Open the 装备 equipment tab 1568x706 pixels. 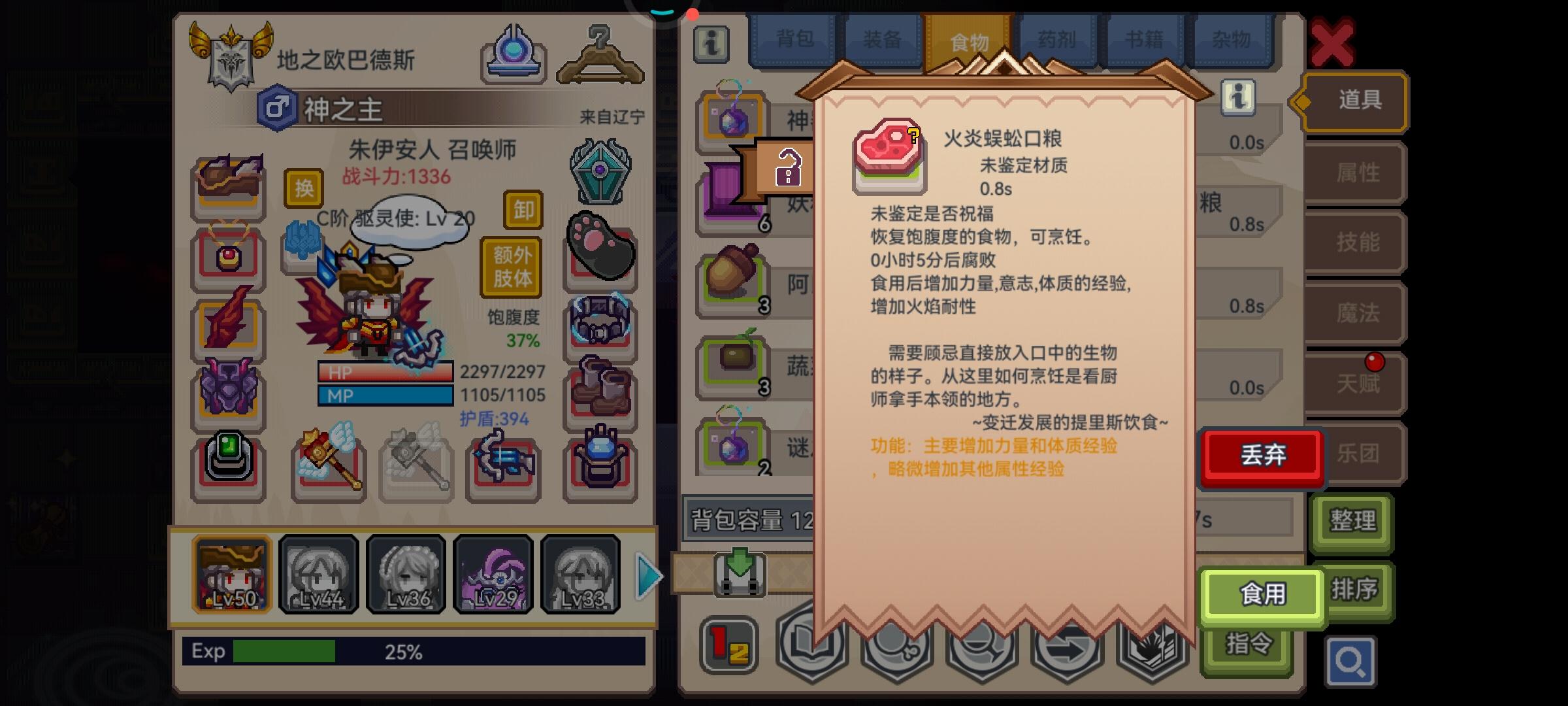[x=883, y=39]
